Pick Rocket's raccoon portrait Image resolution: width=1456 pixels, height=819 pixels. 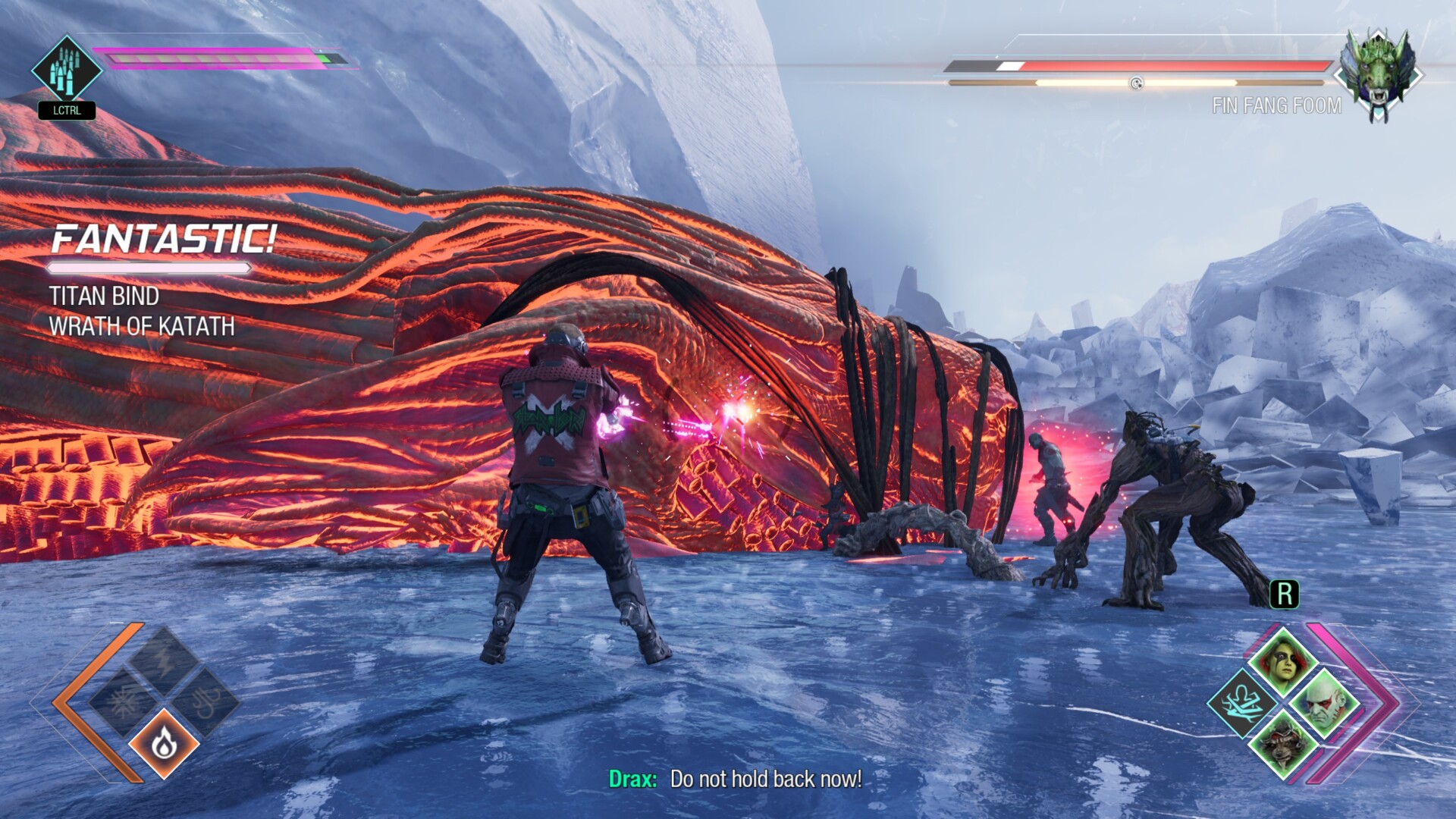click(x=1283, y=745)
